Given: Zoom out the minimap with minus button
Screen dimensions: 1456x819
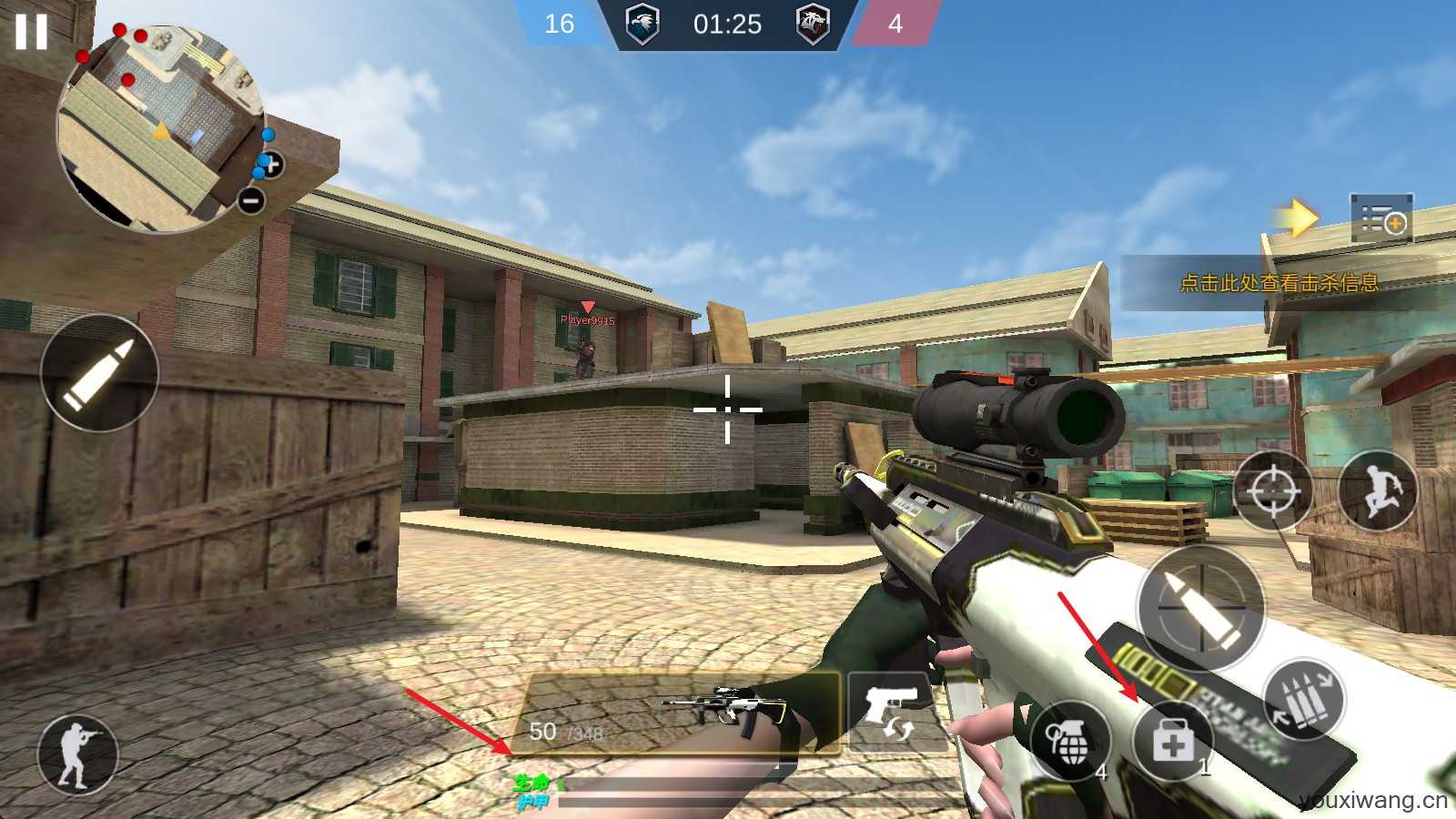Looking at the screenshot, I should (251, 199).
